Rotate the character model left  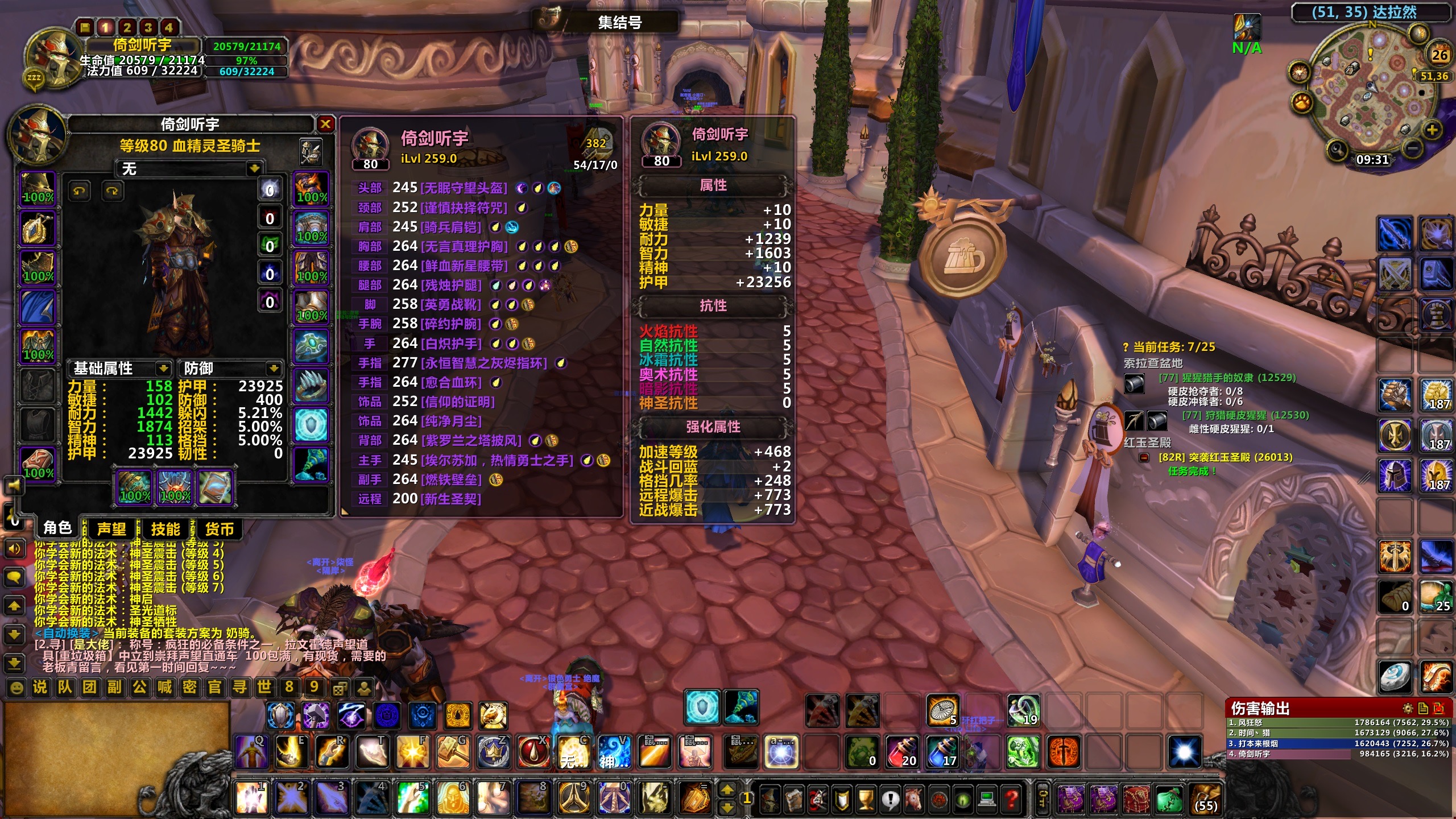(x=79, y=191)
